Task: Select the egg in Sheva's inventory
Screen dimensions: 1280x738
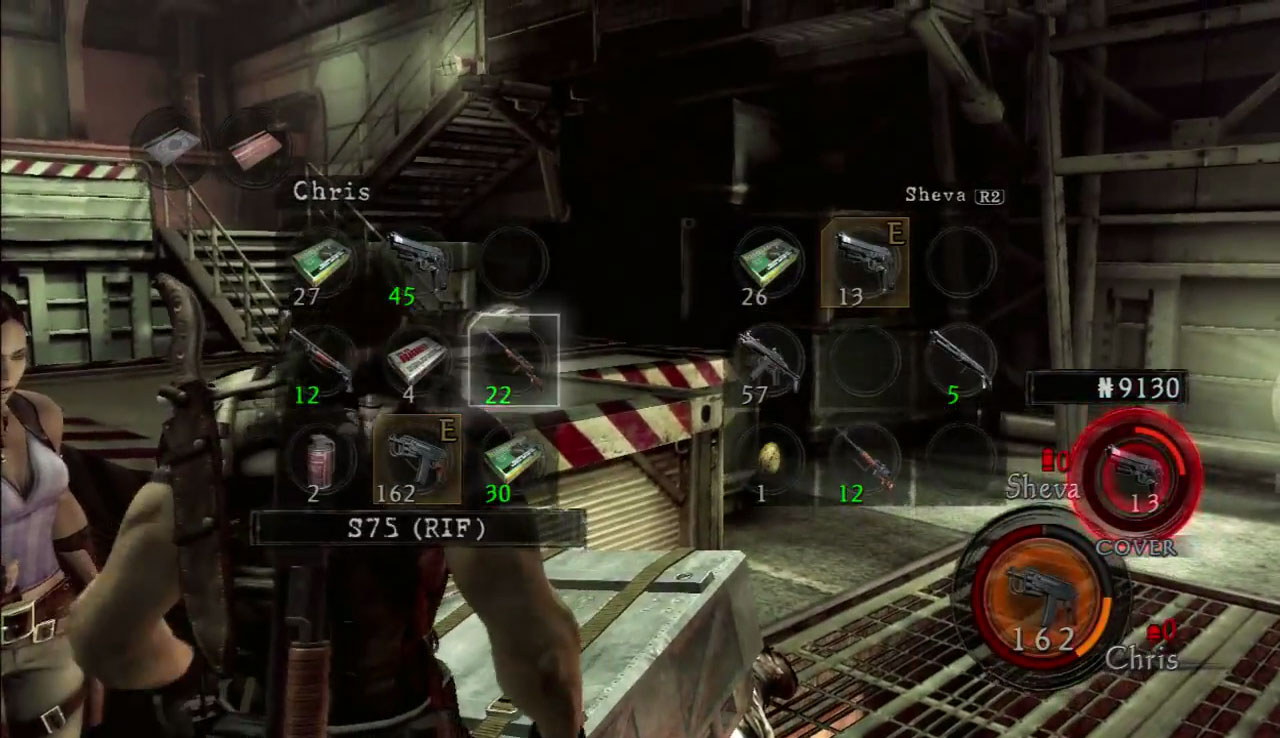Action: click(768, 458)
